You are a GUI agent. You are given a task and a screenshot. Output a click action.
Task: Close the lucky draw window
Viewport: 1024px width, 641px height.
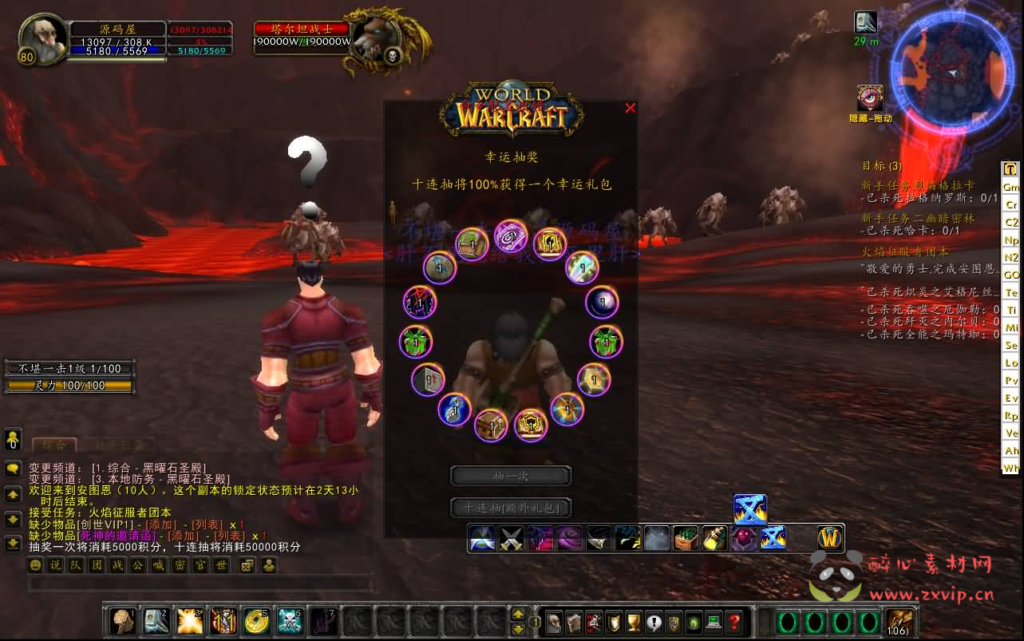point(630,108)
